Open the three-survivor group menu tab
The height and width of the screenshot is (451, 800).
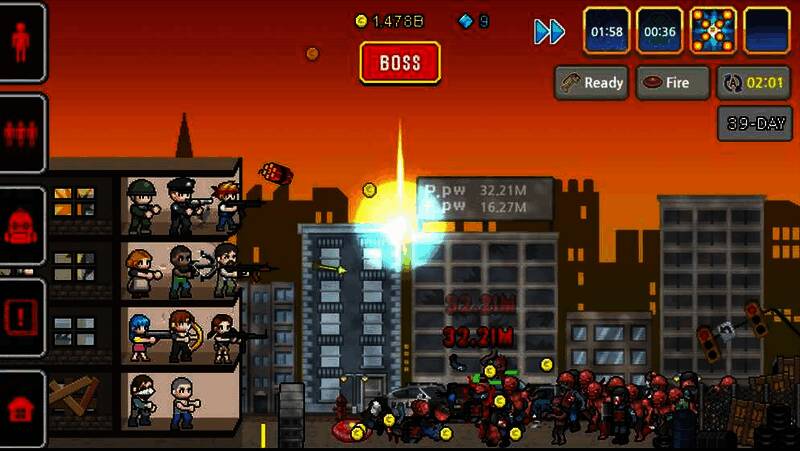[22, 134]
